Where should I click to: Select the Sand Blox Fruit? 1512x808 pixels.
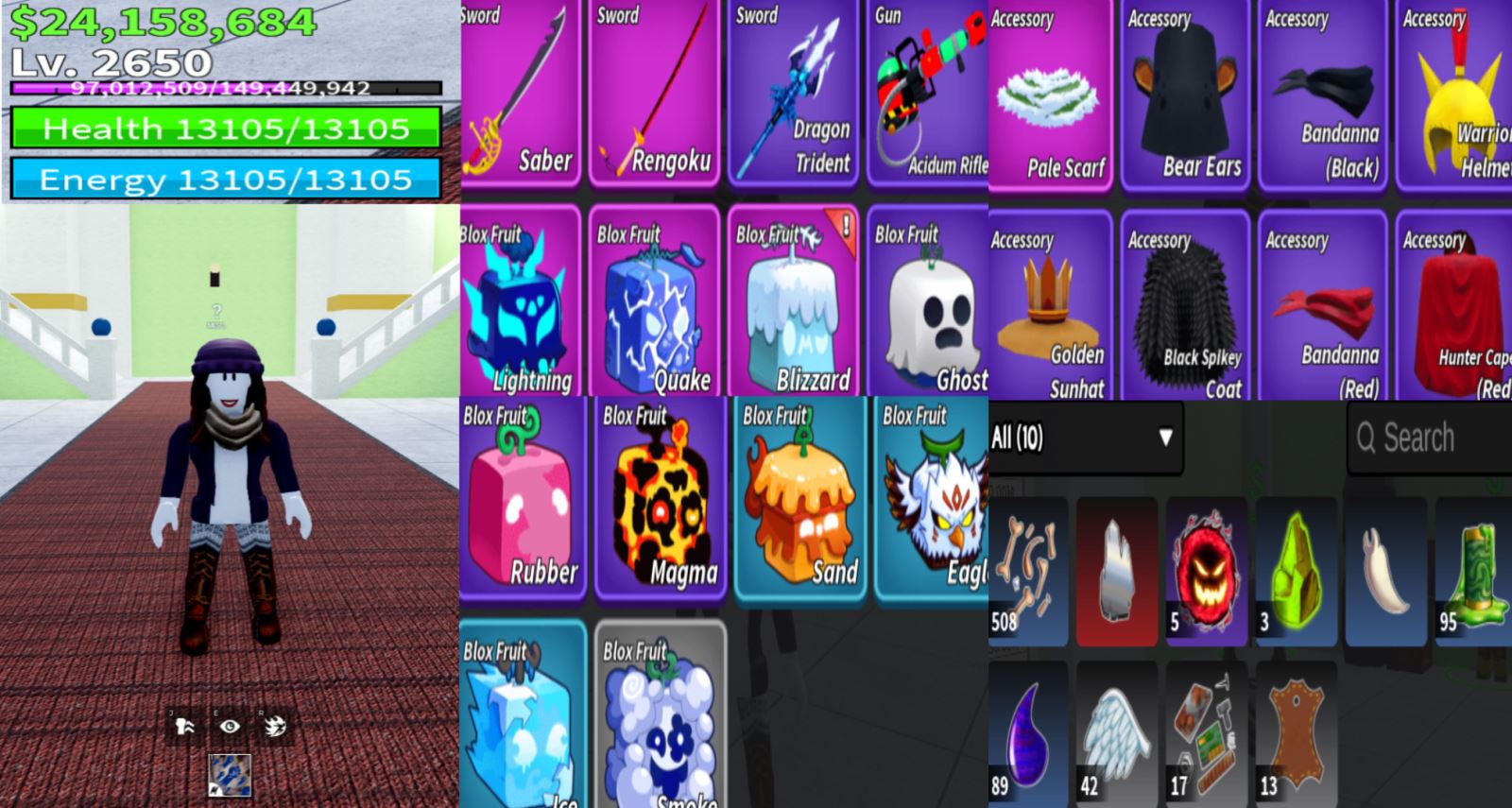coord(799,499)
